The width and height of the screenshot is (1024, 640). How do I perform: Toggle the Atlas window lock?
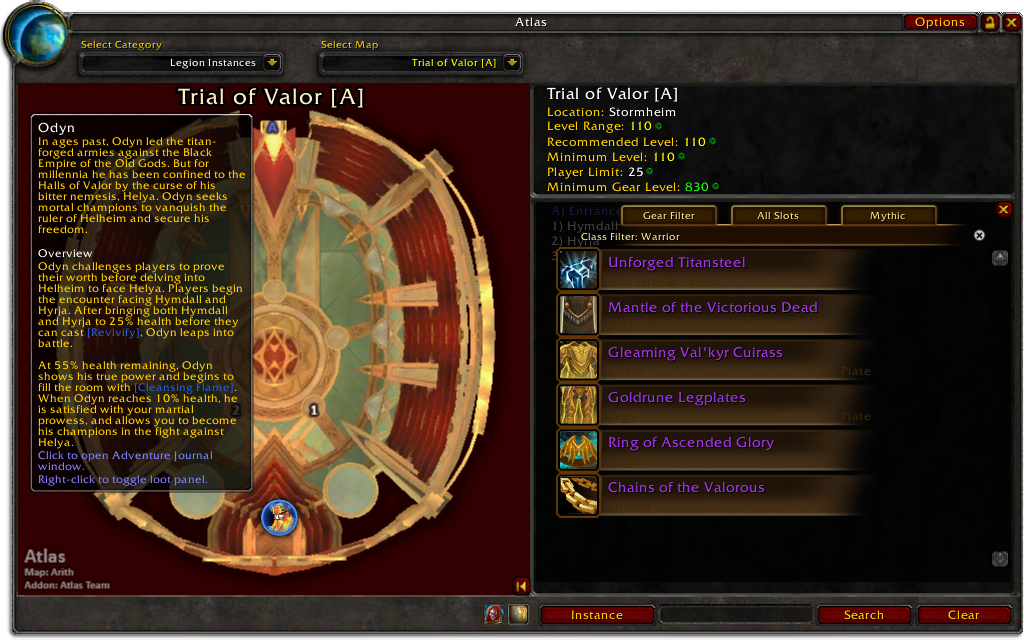(989, 22)
